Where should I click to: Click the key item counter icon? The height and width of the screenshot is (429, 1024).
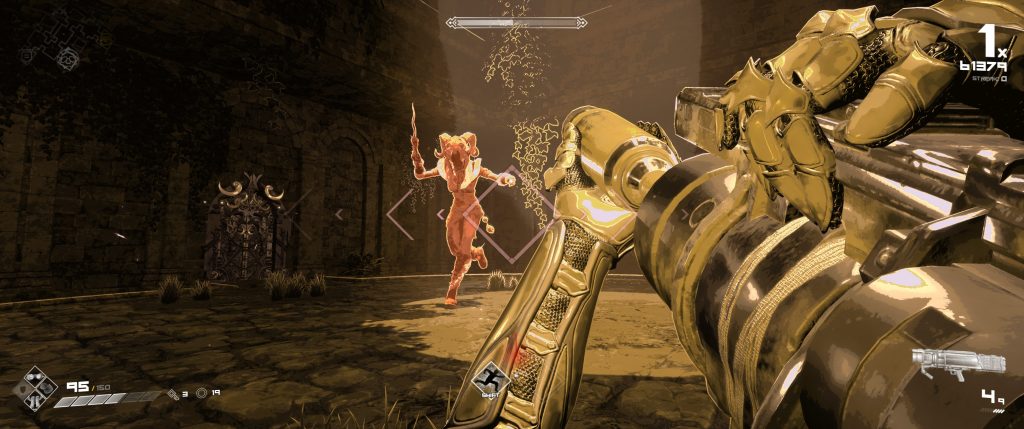pos(173,393)
